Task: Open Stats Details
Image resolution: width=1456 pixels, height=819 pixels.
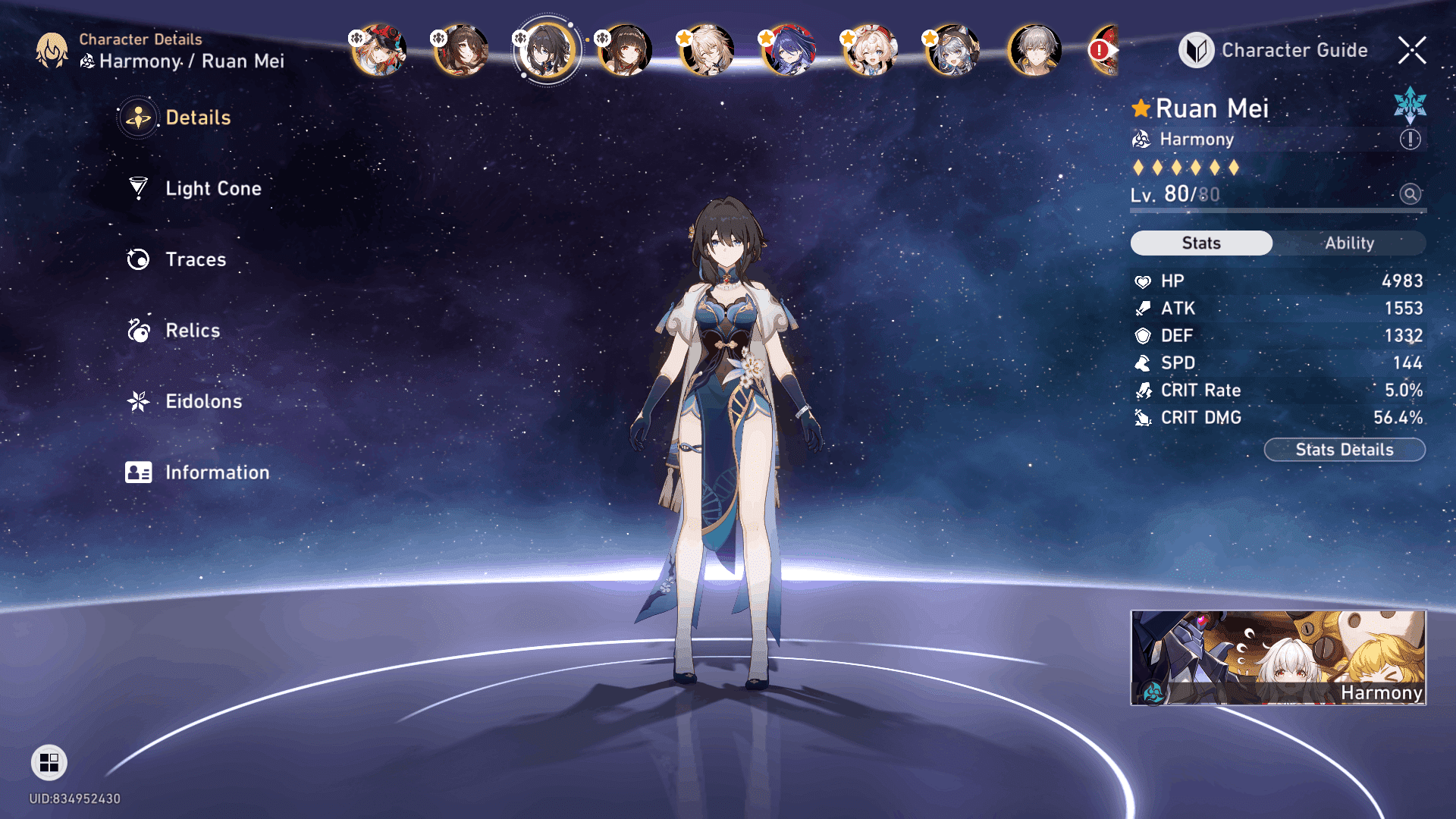Action: tap(1344, 450)
